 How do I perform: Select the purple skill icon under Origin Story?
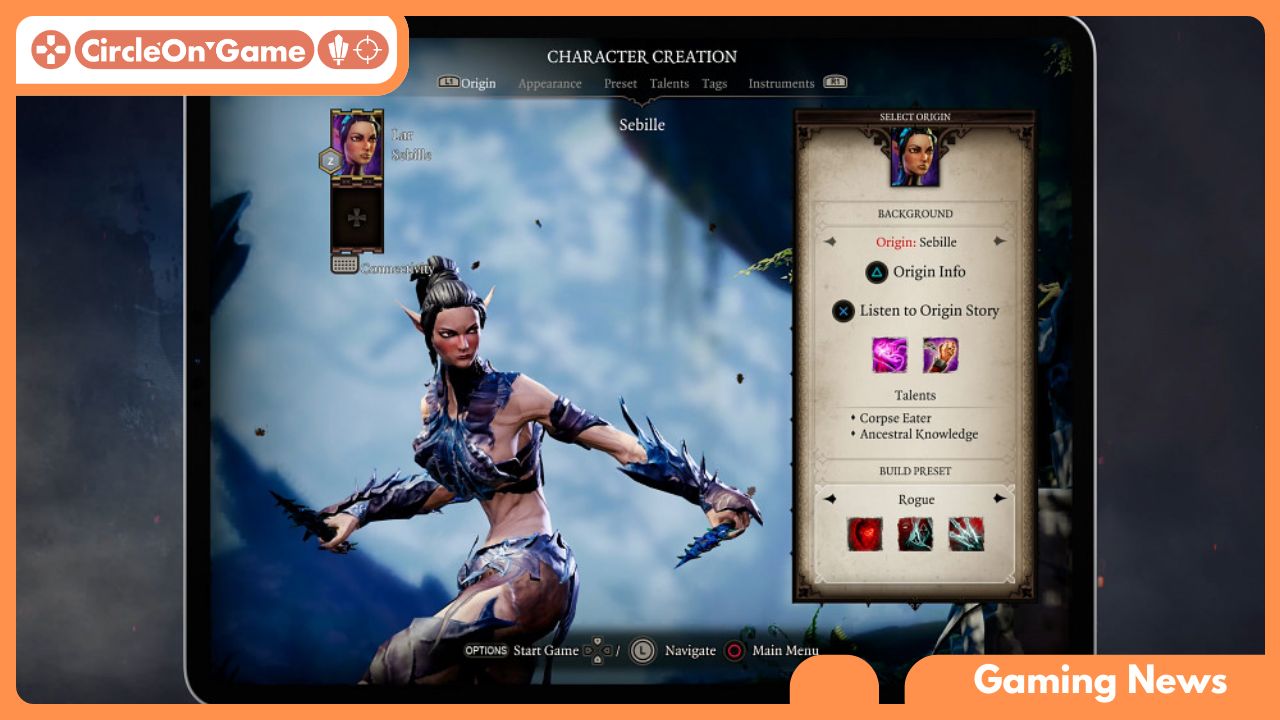[889, 355]
